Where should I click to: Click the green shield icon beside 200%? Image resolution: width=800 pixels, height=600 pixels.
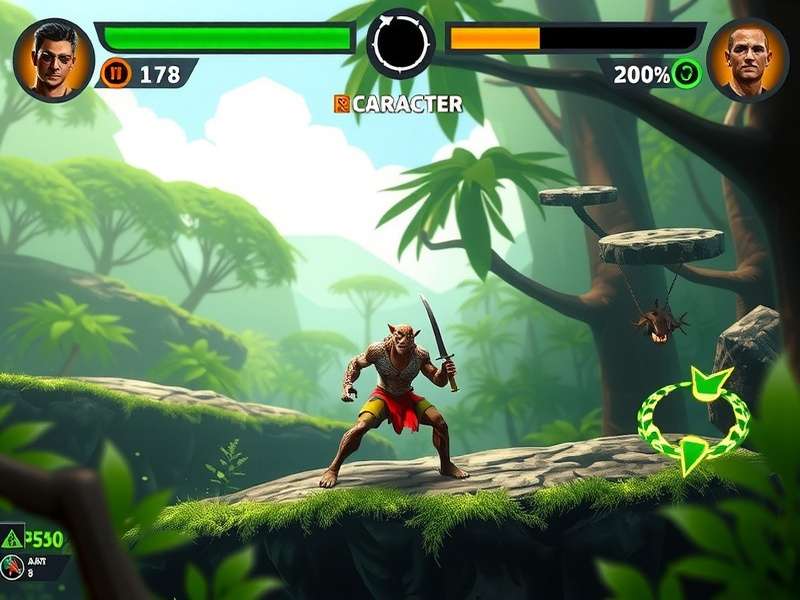(686, 73)
